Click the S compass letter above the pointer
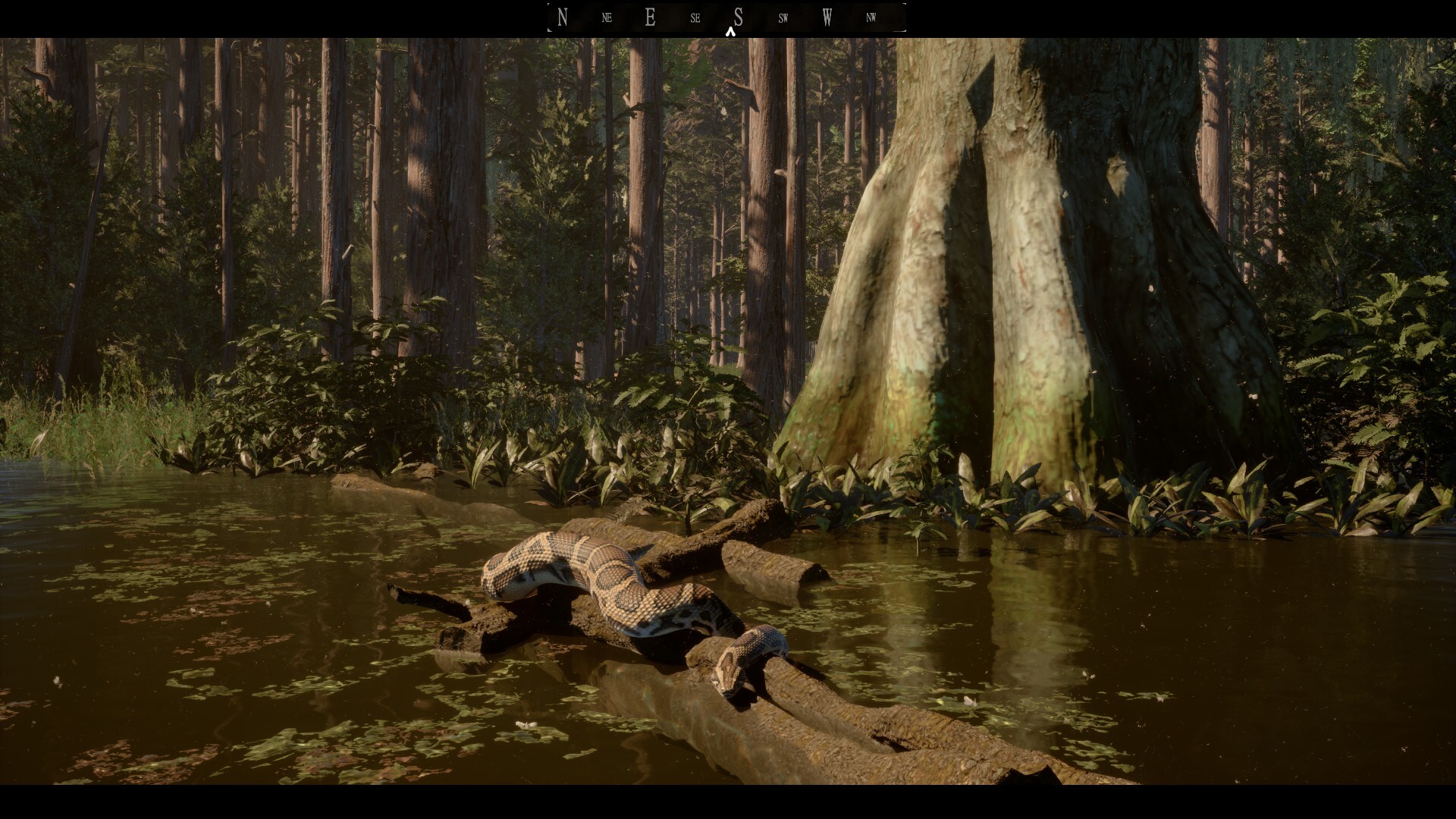Screen dimensions: 1456x819 click(x=738, y=17)
